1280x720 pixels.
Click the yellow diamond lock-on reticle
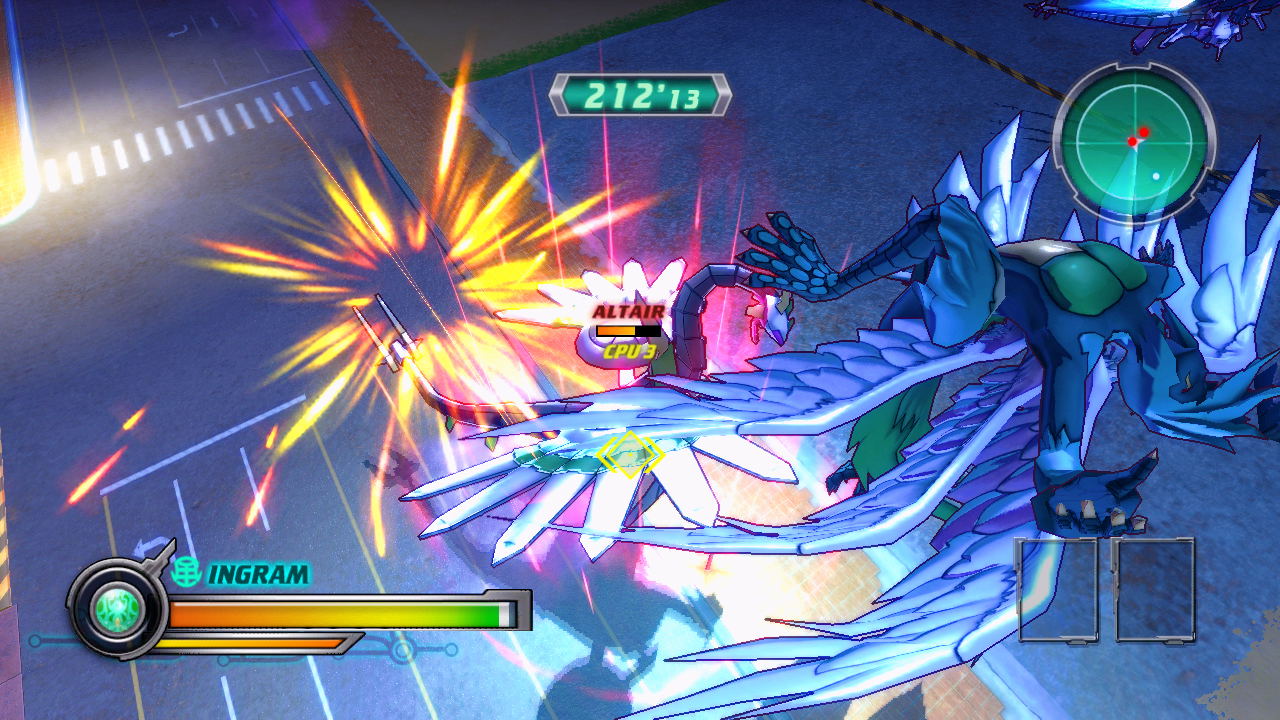629,455
